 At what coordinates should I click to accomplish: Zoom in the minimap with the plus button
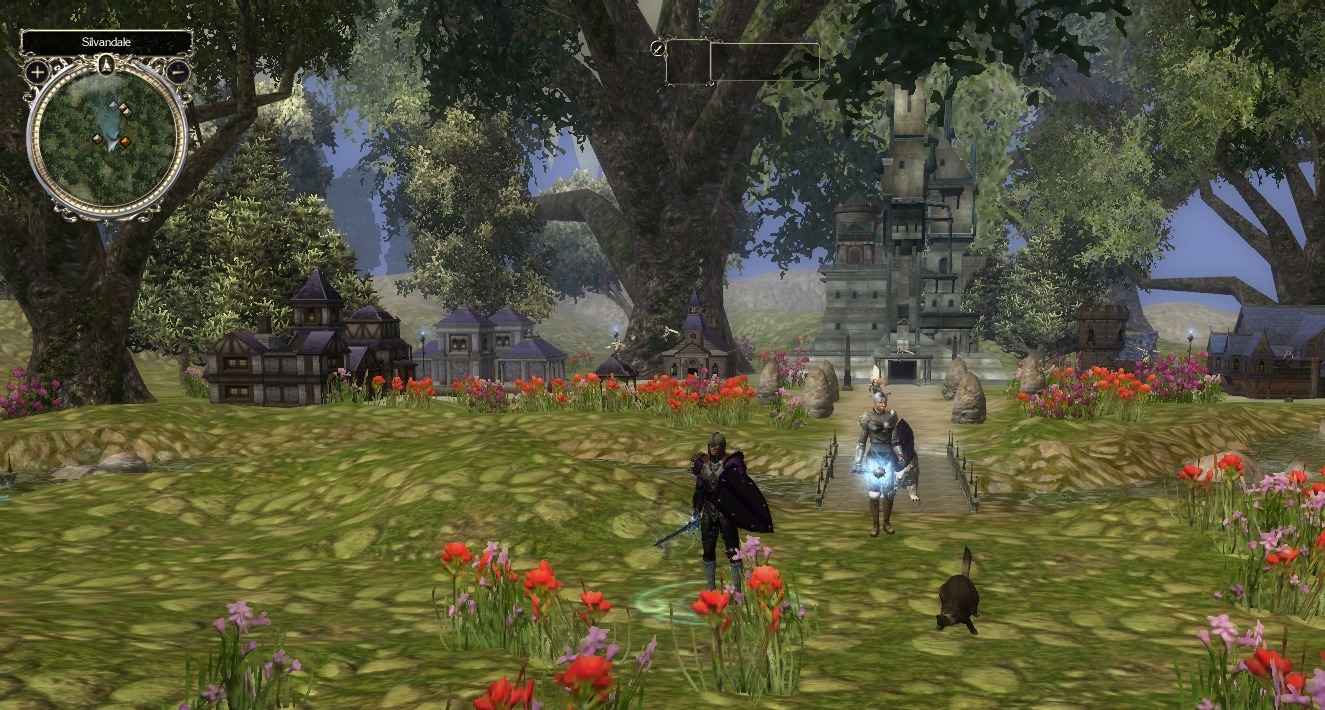[37, 72]
